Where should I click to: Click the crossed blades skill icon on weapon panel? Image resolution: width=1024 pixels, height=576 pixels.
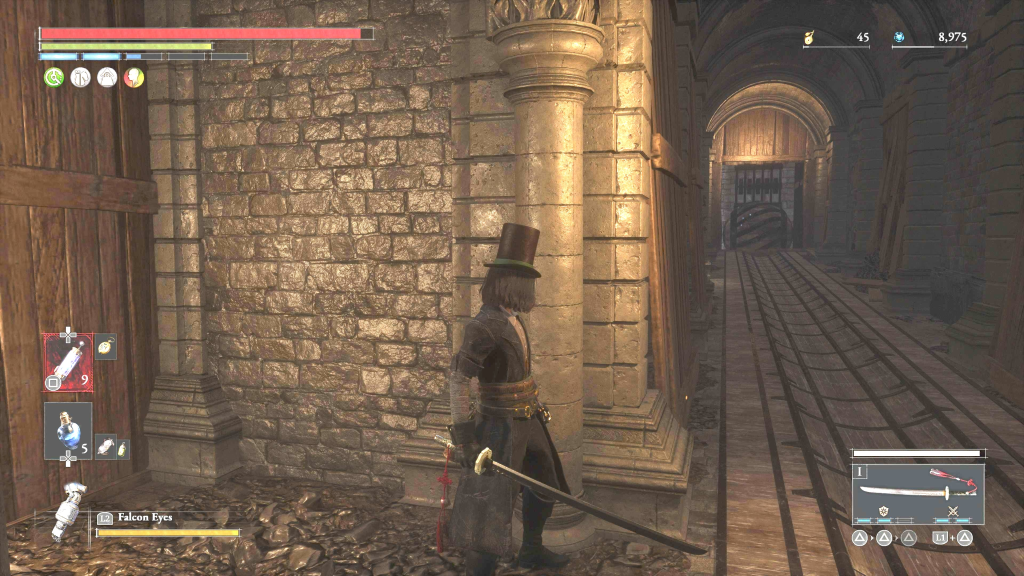[x=953, y=513]
